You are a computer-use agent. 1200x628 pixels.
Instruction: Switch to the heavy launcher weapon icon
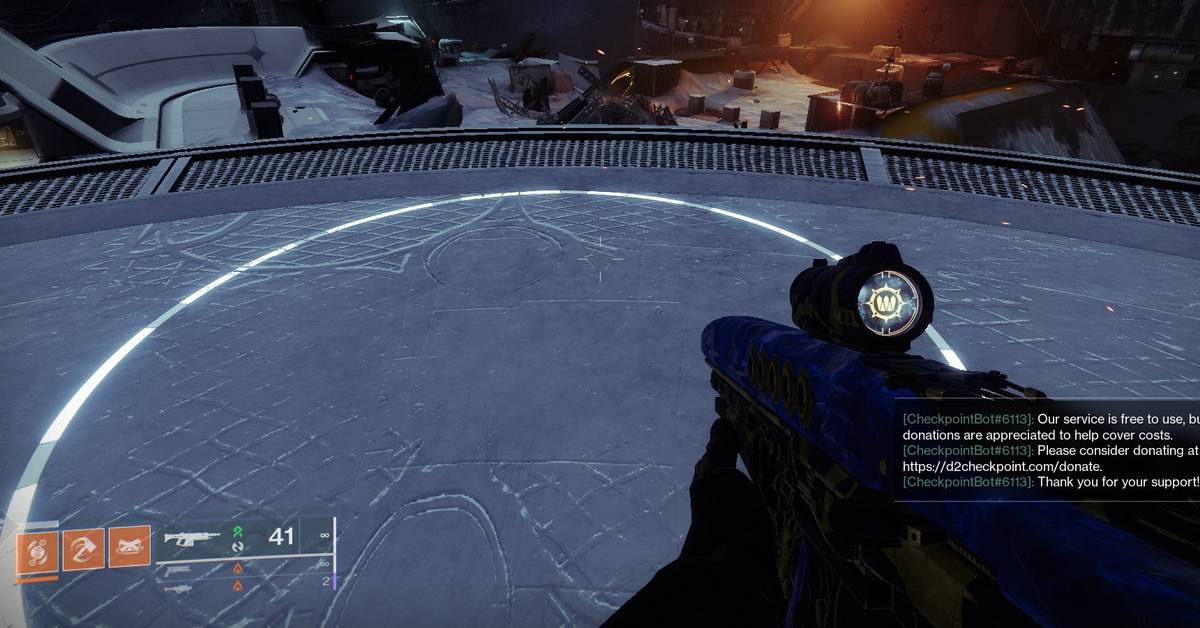(177, 589)
